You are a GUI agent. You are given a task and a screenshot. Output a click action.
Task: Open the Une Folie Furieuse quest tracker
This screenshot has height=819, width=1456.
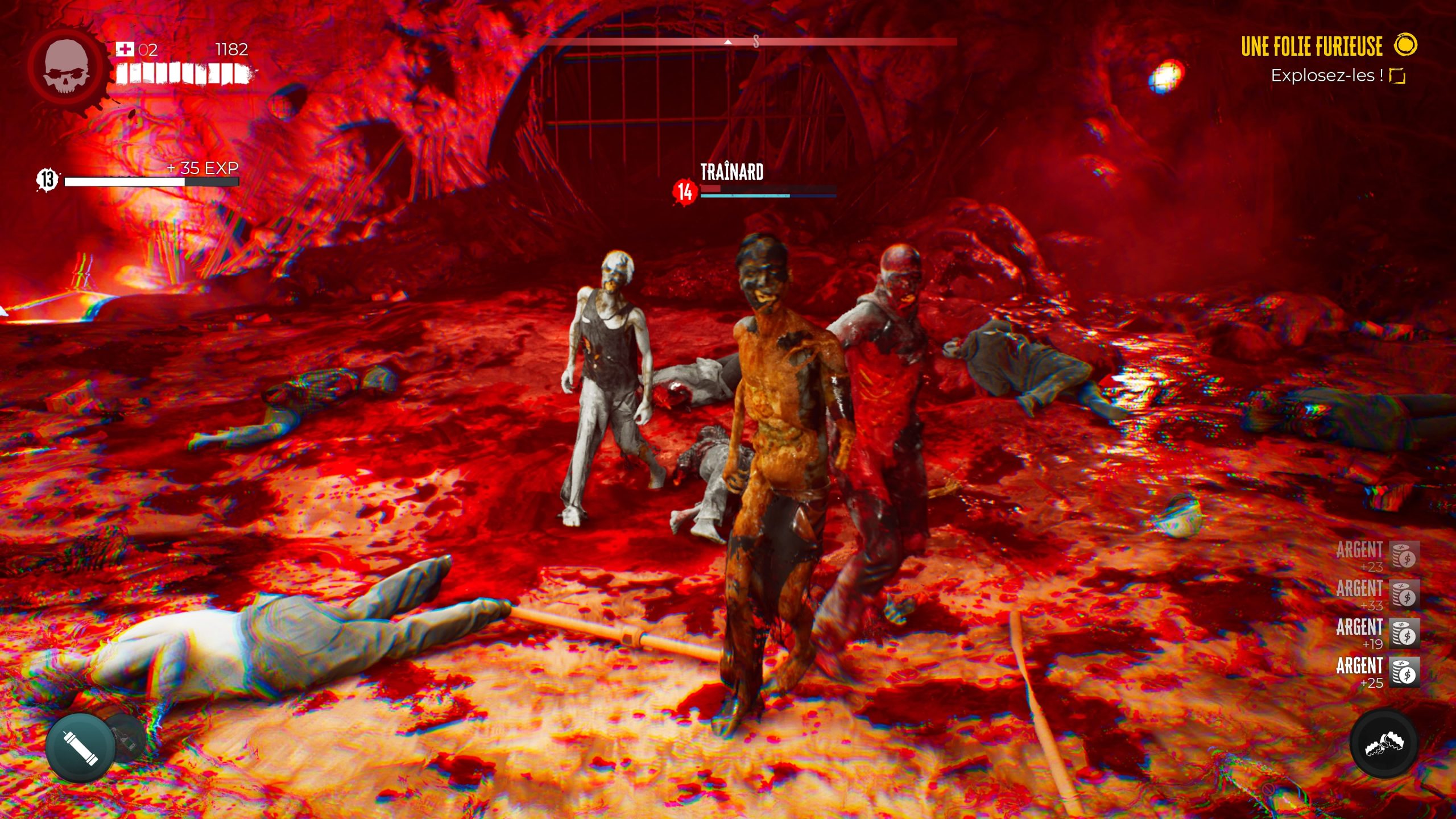click(x=1312, y=46)
